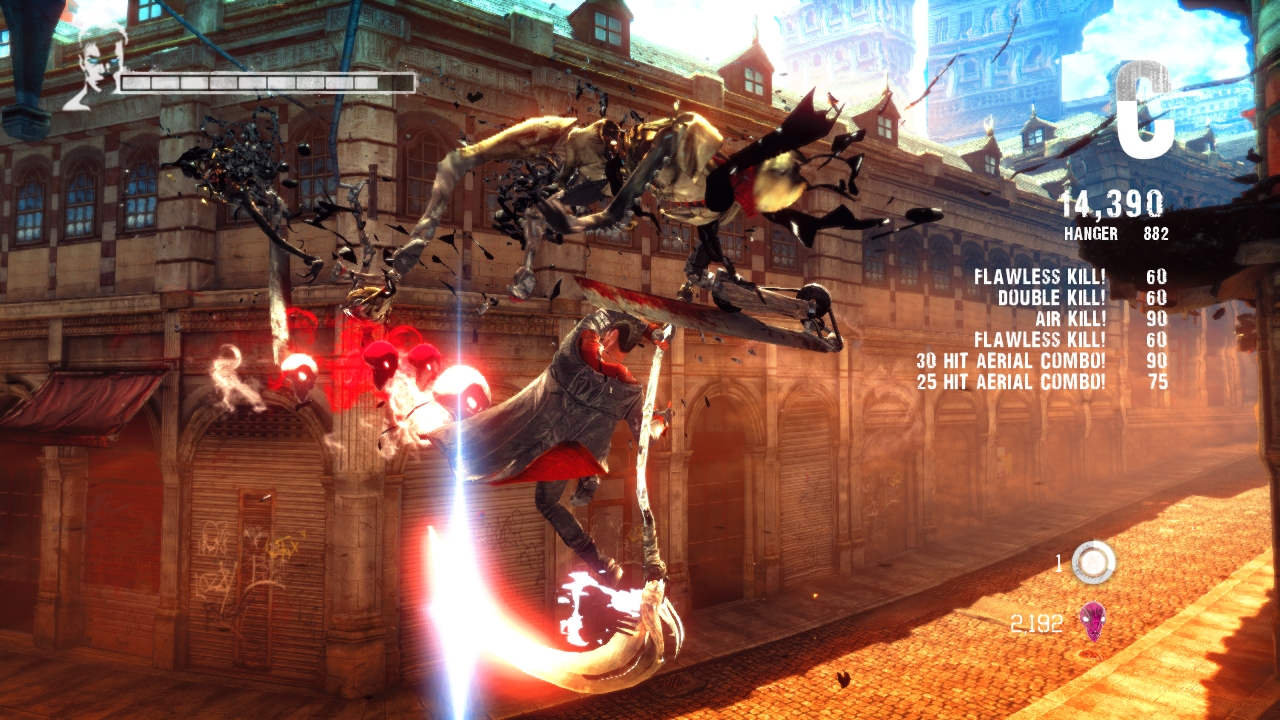Select the white ring item icon
This screenshot has width=1280, height=720.
click(x=1093, y=562)
